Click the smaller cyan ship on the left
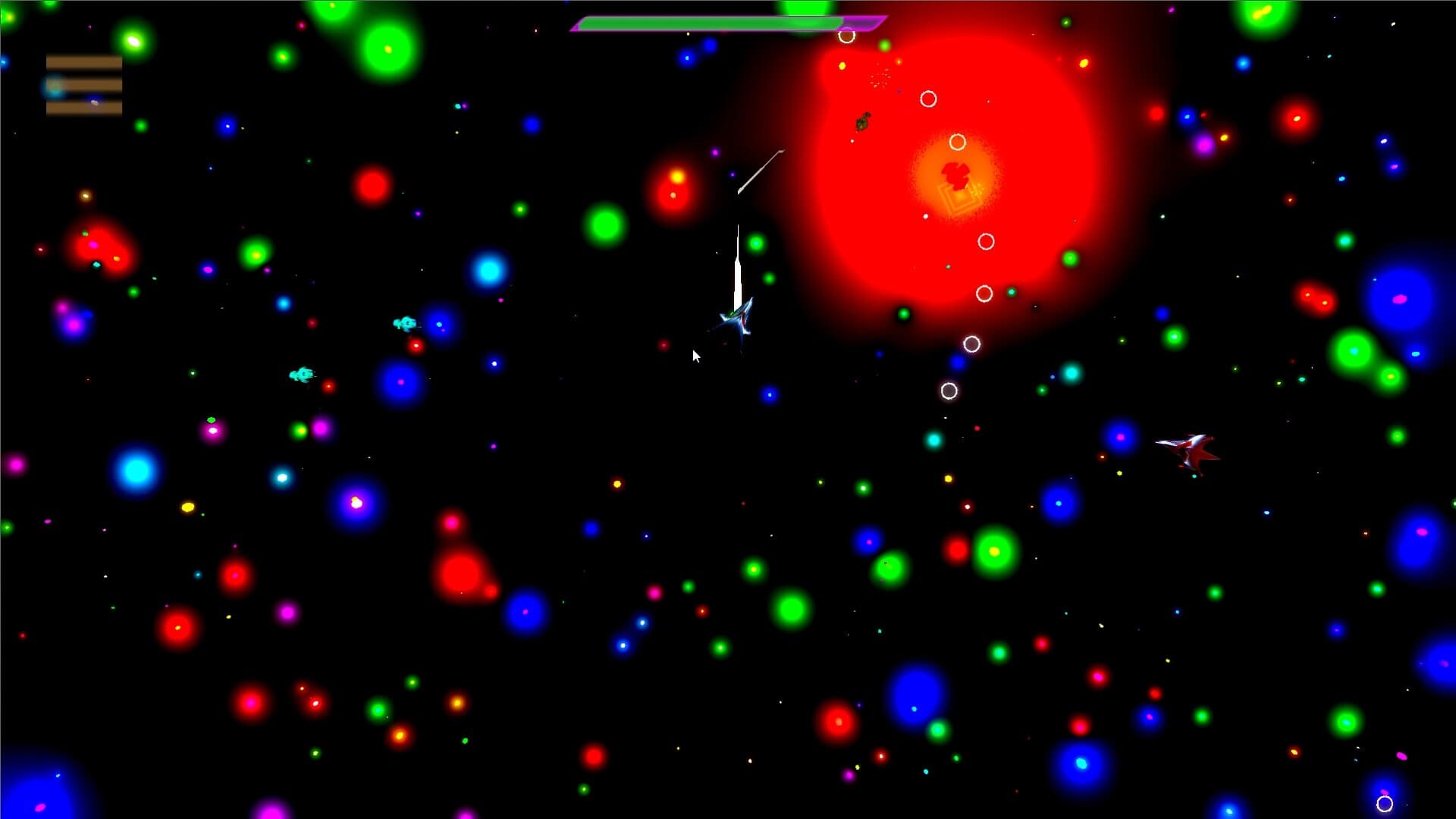Image resolution: width=1456 pixels, height=819 pixels. click(300, 374)
